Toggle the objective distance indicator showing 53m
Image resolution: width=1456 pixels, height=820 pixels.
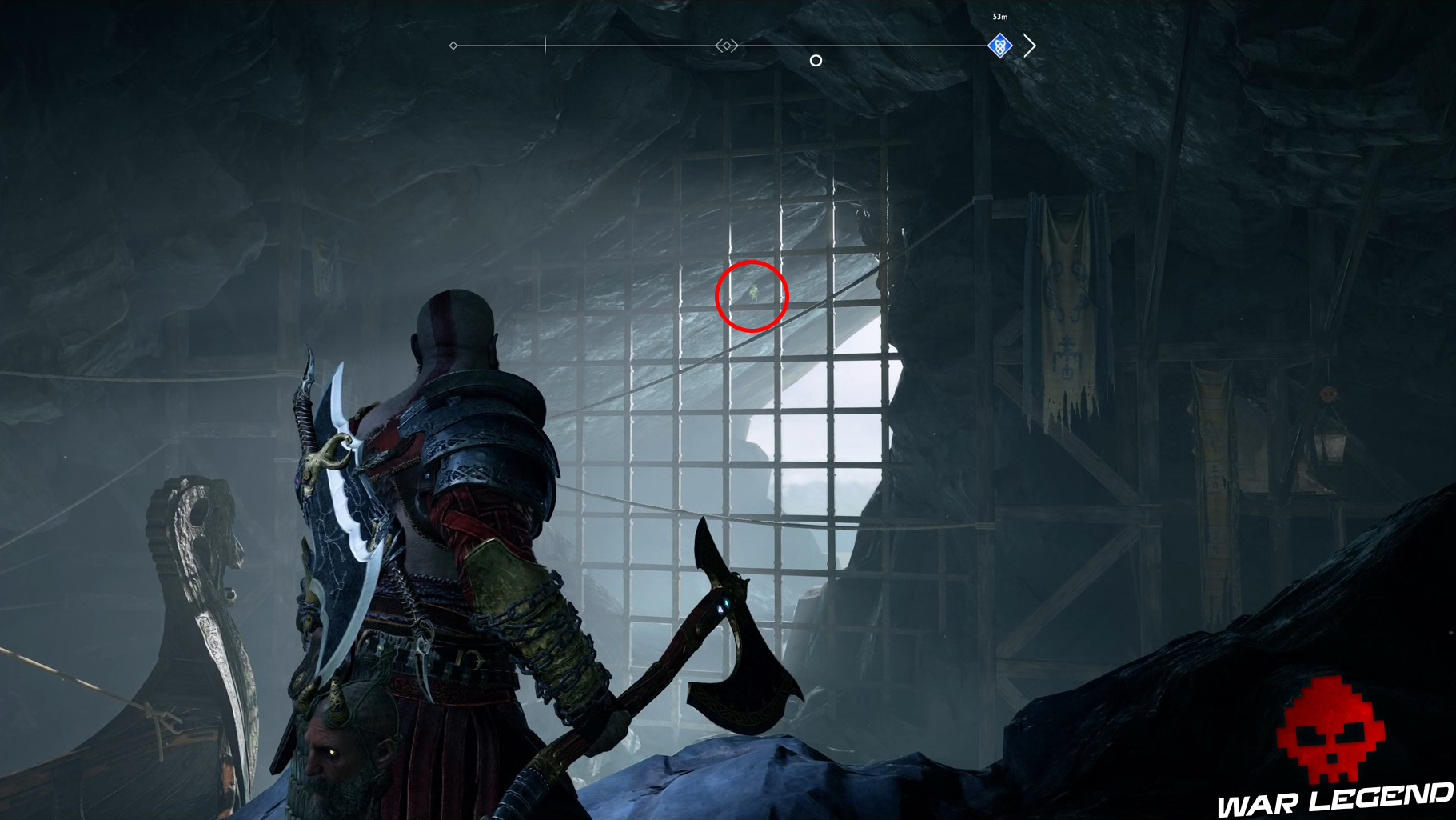[x=999, y=15]
